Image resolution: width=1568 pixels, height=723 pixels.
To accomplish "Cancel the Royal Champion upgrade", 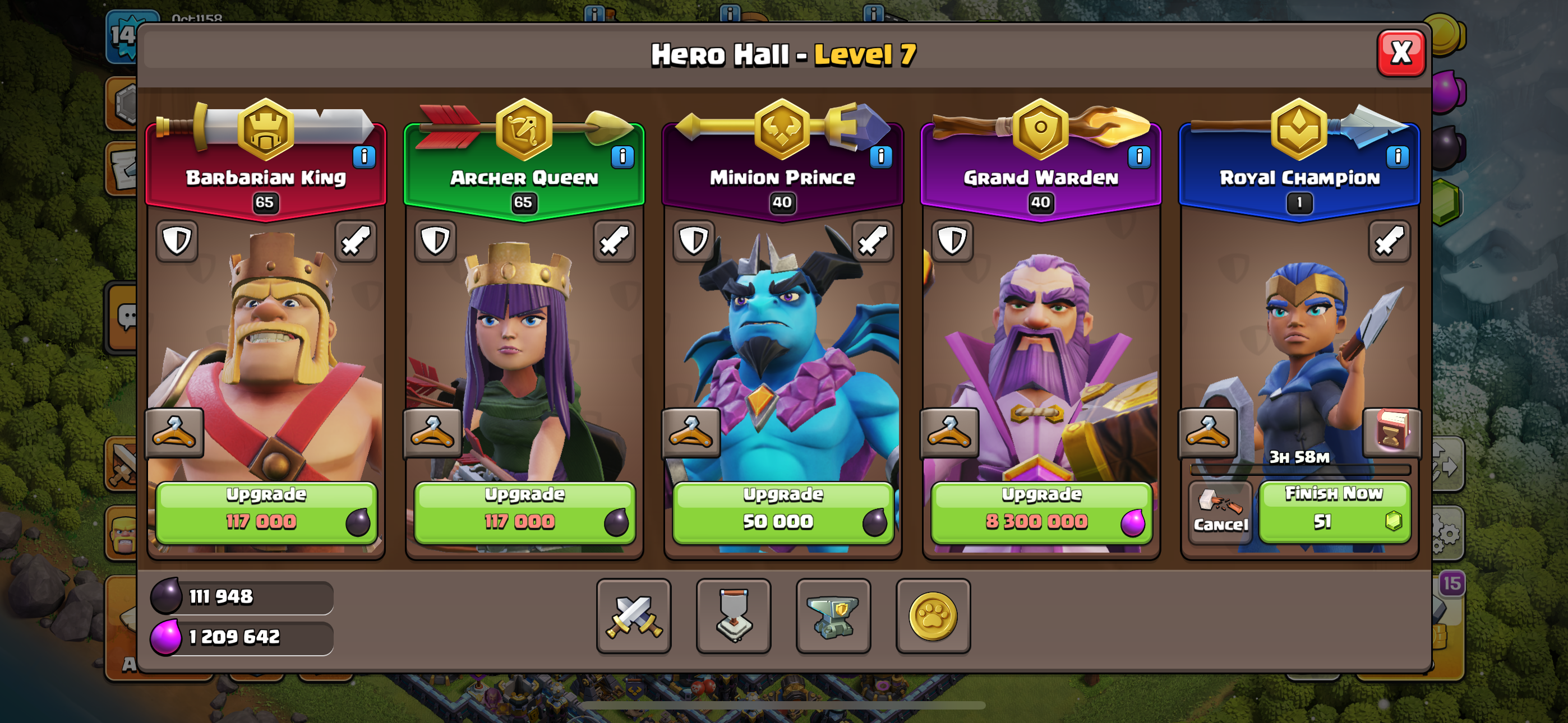I will (1220, 512).
